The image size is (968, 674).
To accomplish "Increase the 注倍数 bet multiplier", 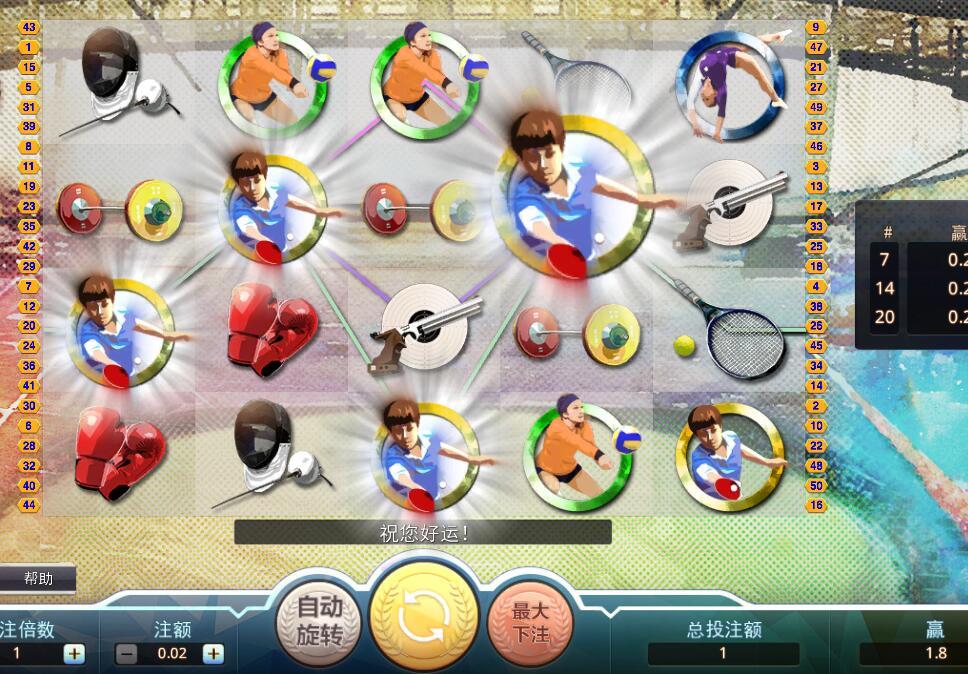I will (x=74, y=654).
